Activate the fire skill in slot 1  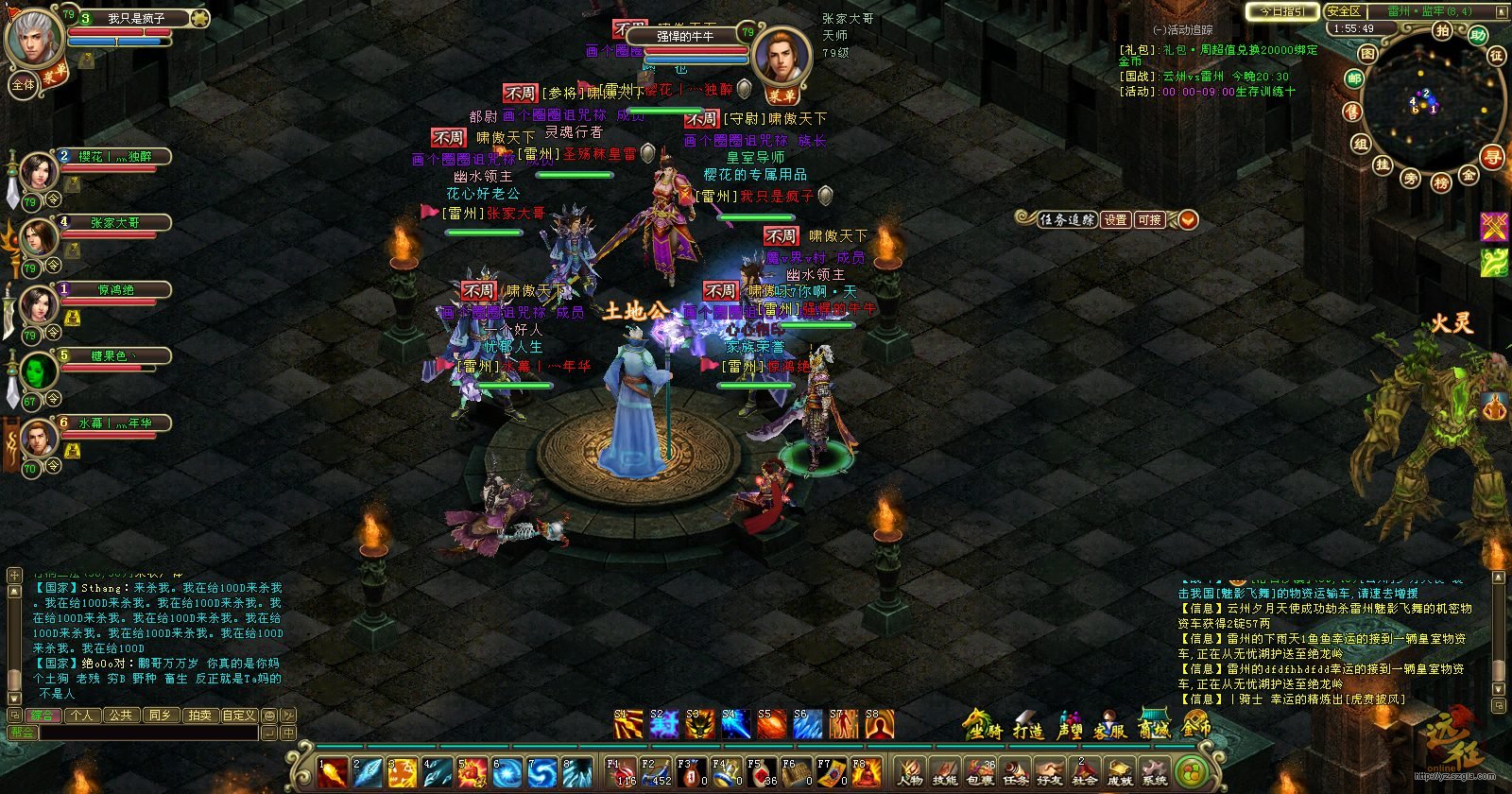333,772
